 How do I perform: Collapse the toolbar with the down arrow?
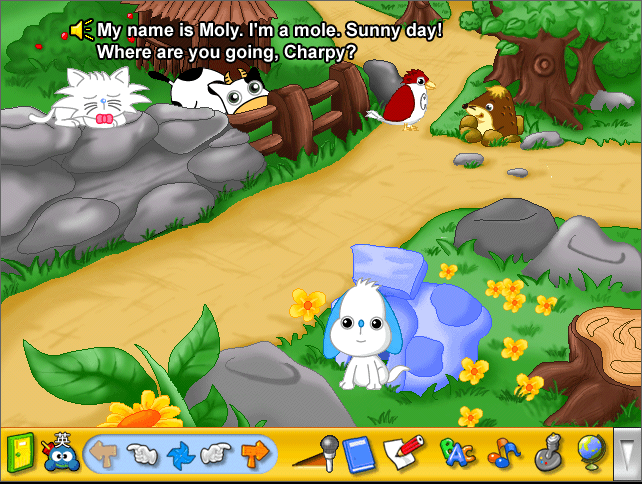tap(627, 452)
